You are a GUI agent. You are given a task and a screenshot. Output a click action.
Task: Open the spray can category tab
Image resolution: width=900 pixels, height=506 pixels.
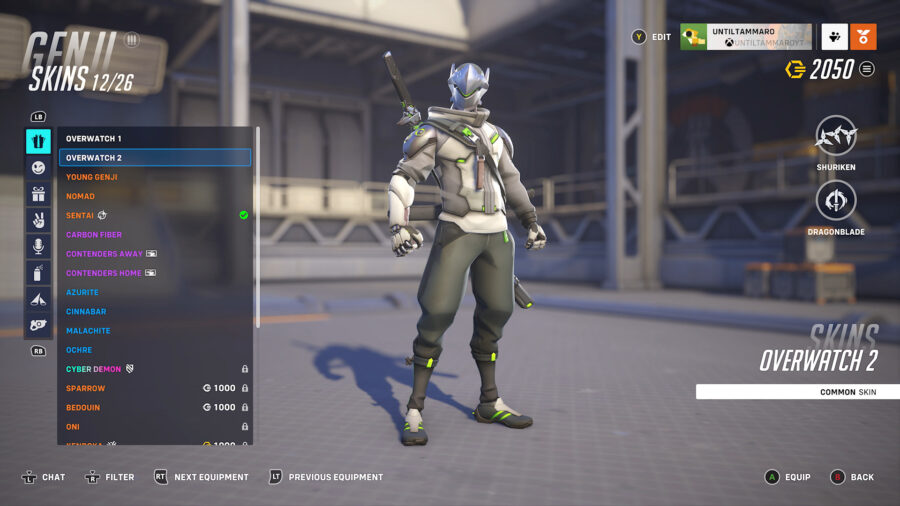[x=38, y=272]
